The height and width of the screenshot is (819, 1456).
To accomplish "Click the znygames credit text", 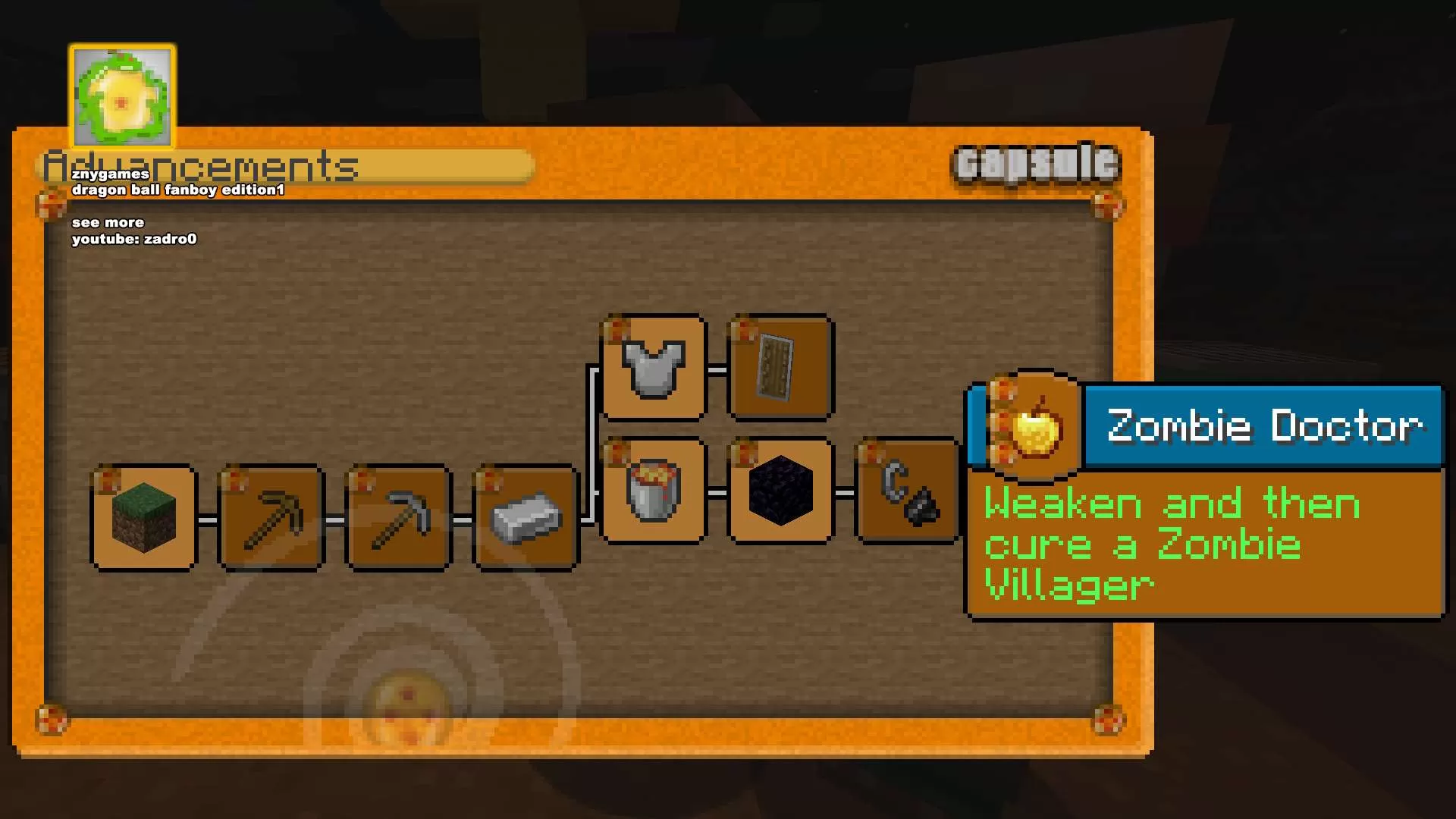I will (x=110, y=173).
